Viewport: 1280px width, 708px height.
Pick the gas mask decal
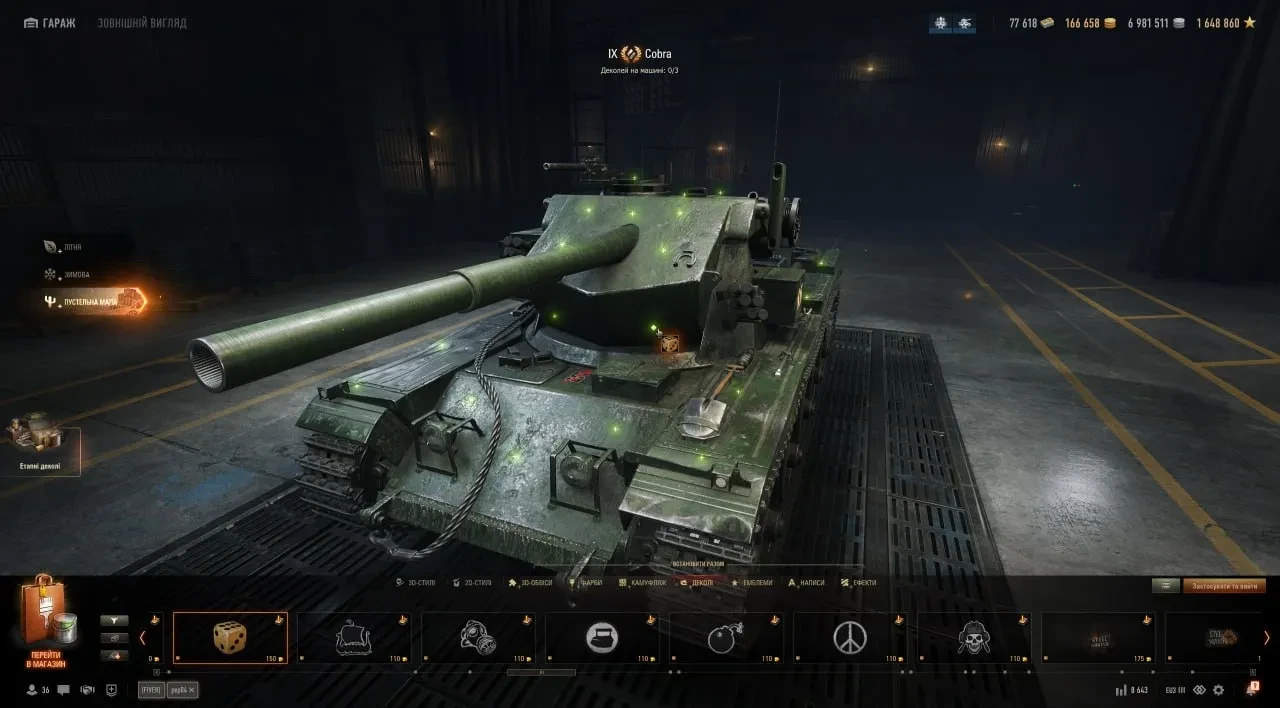tap(478, 637)
